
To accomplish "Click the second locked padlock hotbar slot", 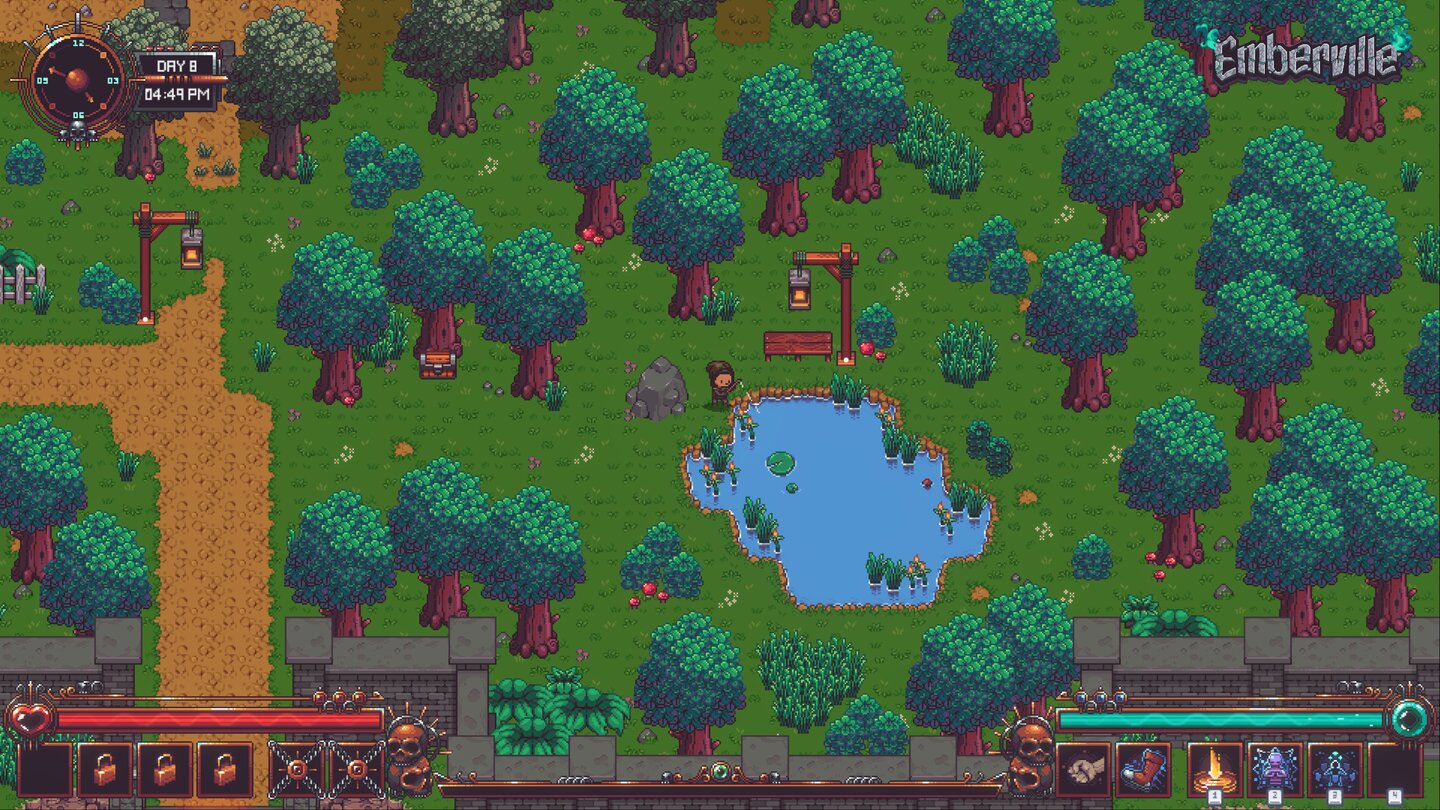I will pyautogui.click(x=165, y=769).
